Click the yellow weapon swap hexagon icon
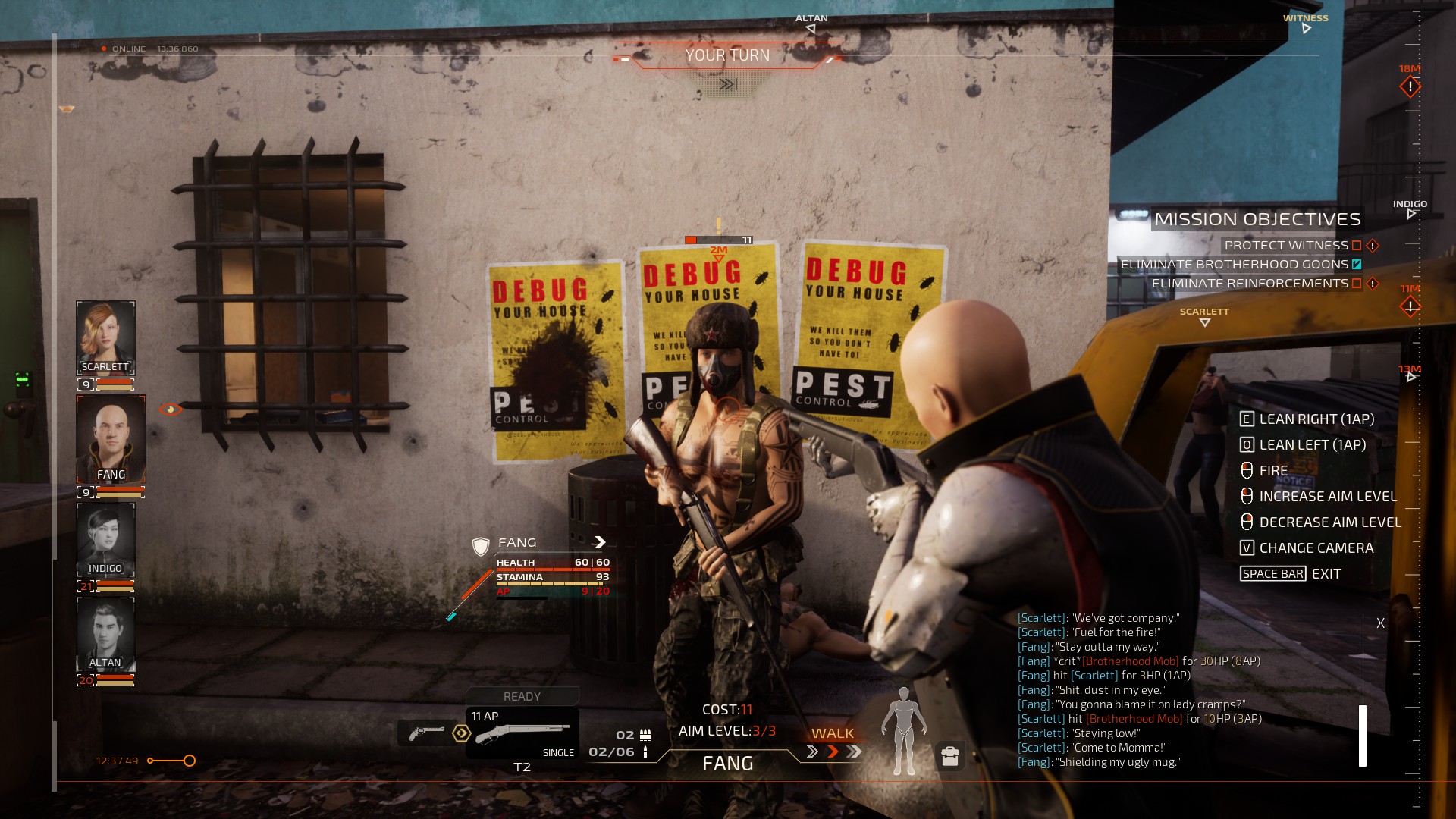The height and width of the screenshot is (819, 1456). pos(461,733)
